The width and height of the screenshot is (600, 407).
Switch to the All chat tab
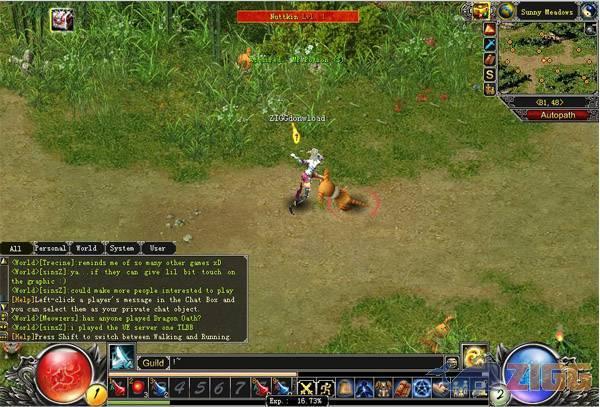pyautogui.click(x=16, y=247)
